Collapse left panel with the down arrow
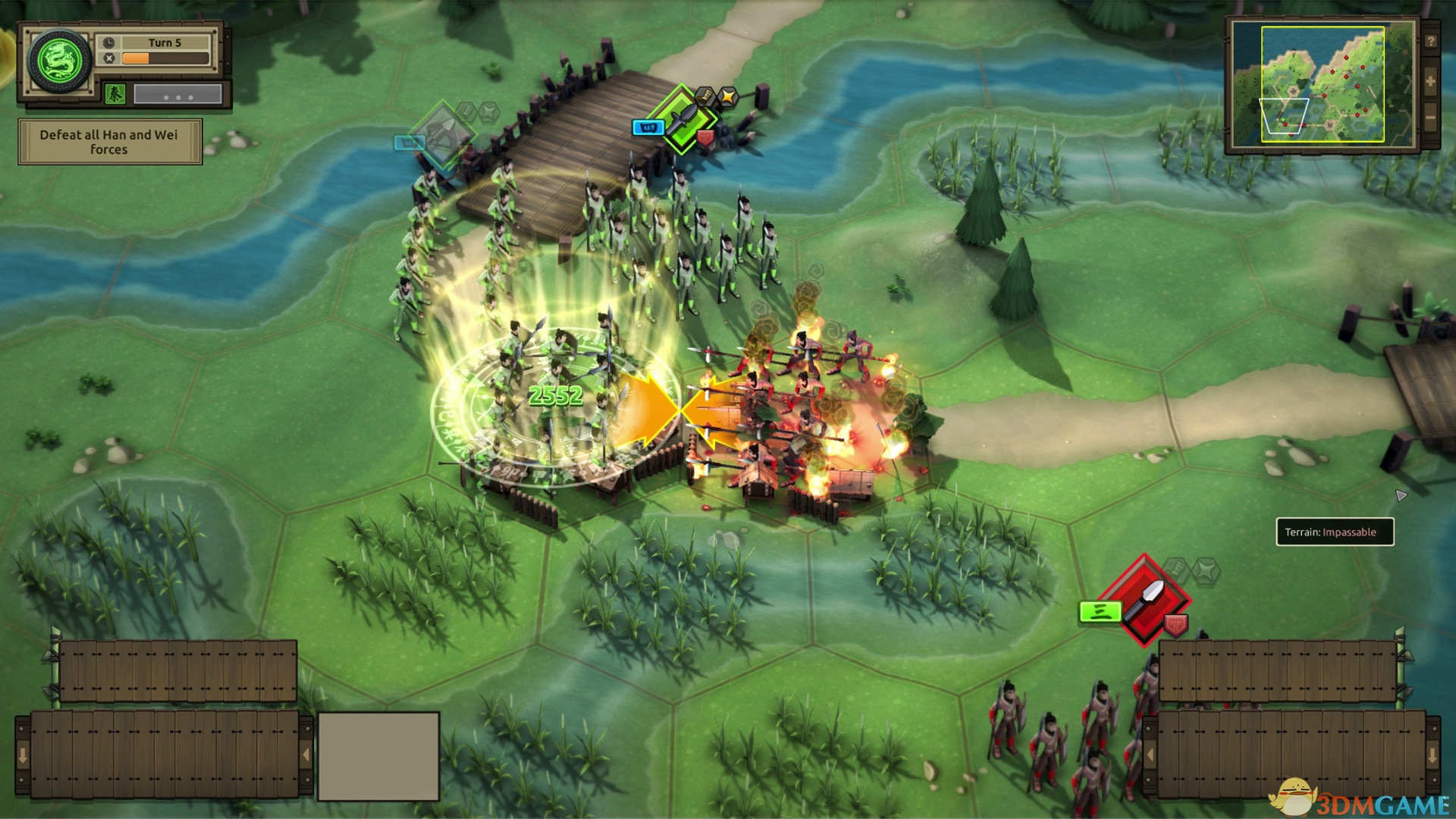Image resolution: width=1456 pixels, height=819 pixels. click(23, 755)
